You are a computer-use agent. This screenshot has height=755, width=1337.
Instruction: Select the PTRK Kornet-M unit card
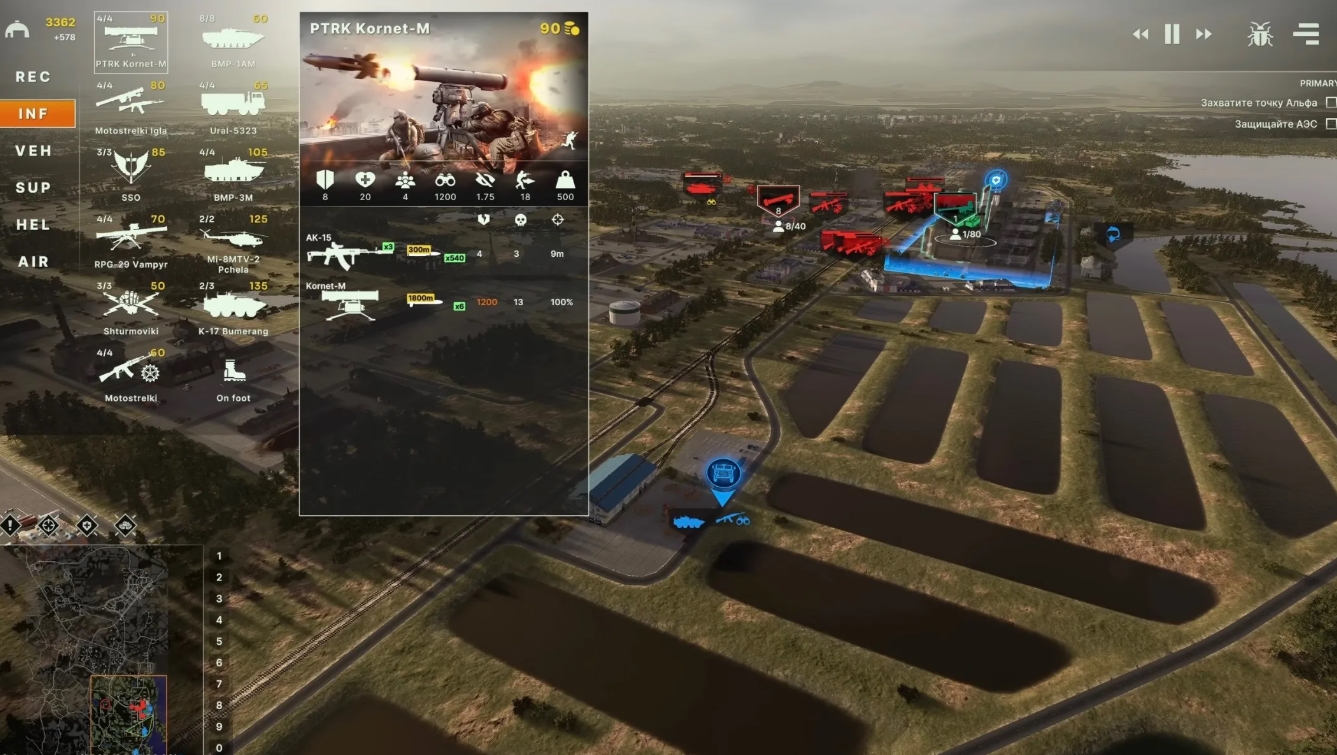point(131,40)
